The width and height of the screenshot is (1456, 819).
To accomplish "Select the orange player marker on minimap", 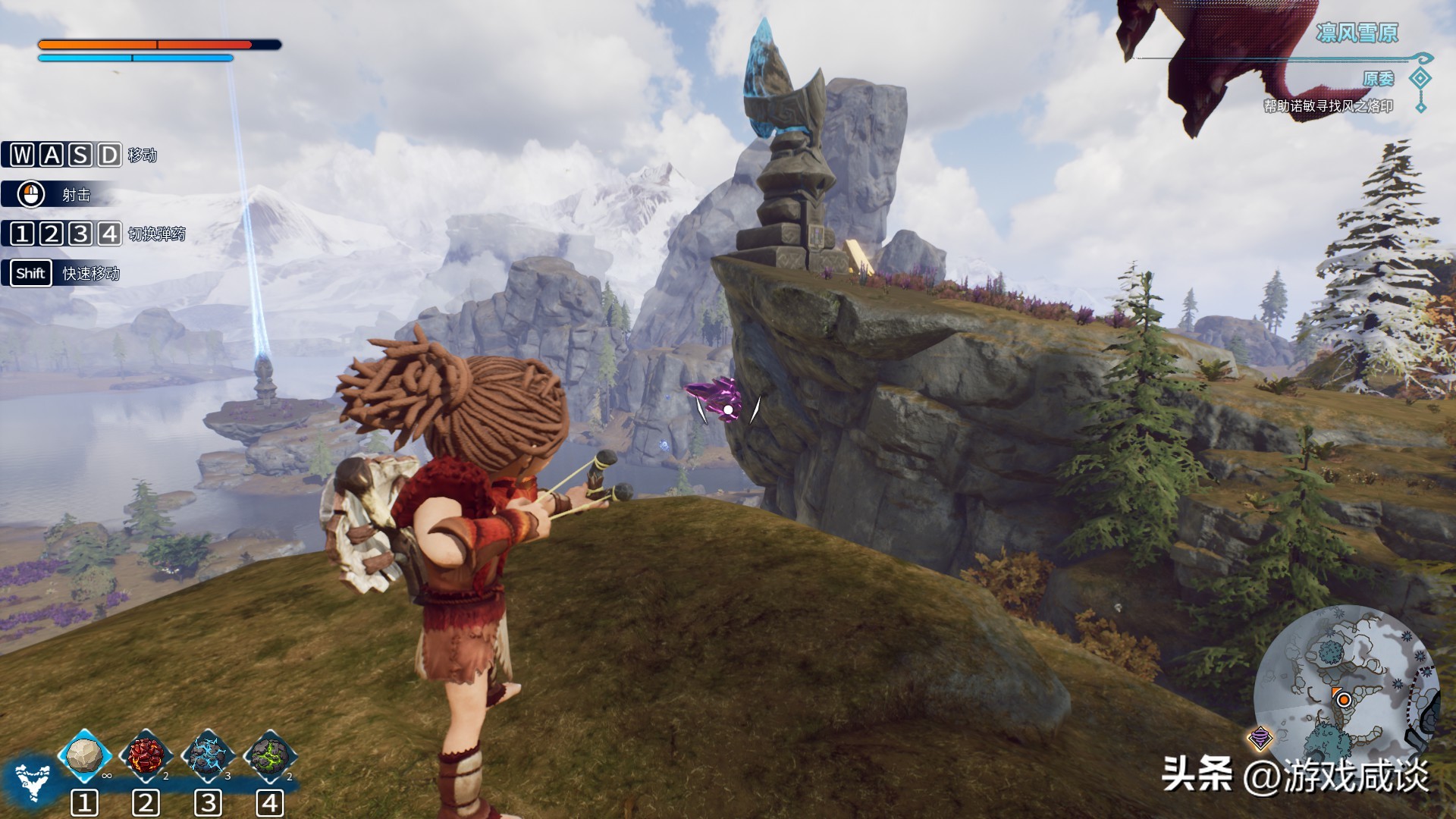I will click(1343, 699).
